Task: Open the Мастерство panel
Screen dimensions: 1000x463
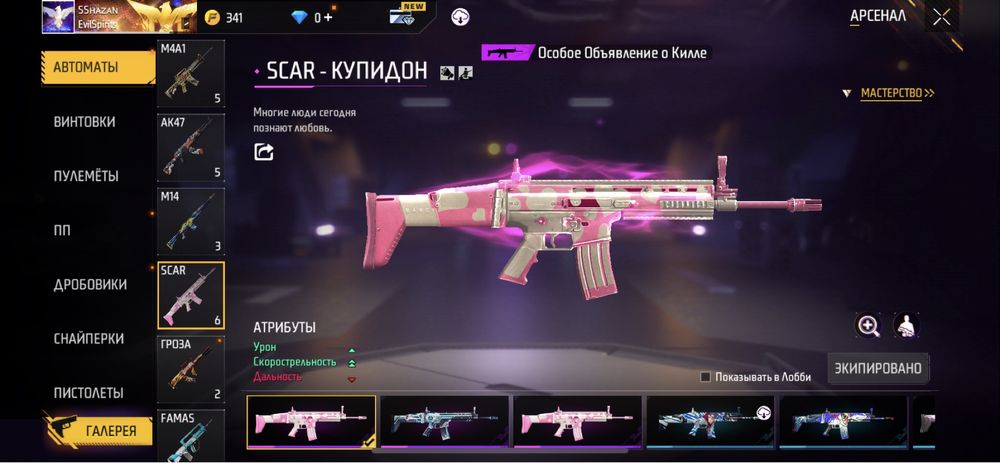Action: pyautogui.click(x=897, y=93)
